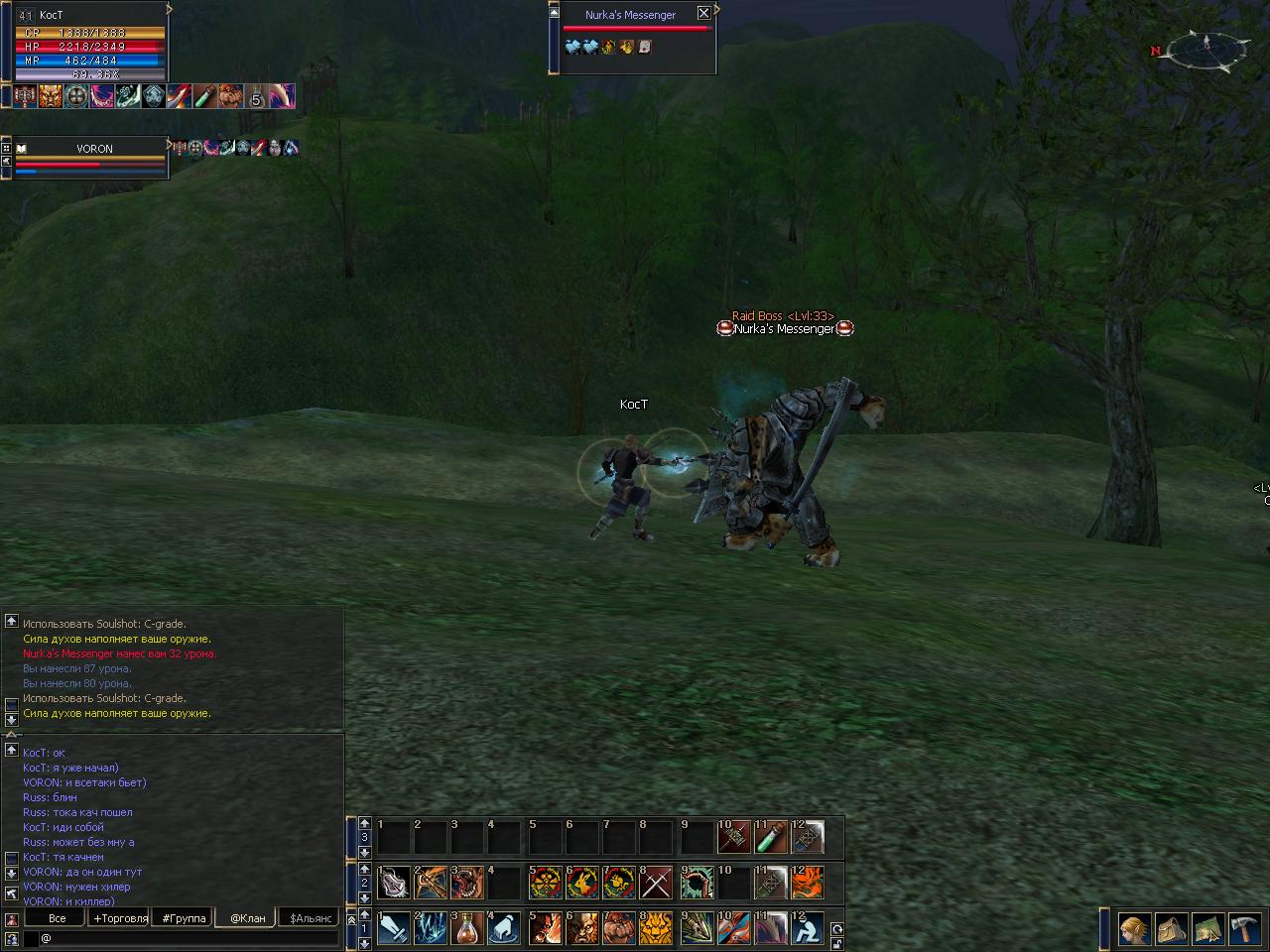Open the +Торговля chat tab

(x=119, y=918)
